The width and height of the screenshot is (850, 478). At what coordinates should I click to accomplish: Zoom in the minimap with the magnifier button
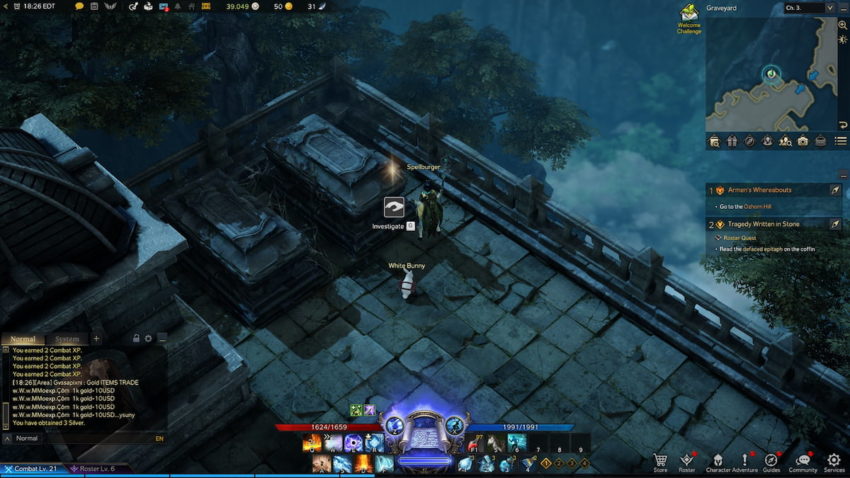click(842, 25)
